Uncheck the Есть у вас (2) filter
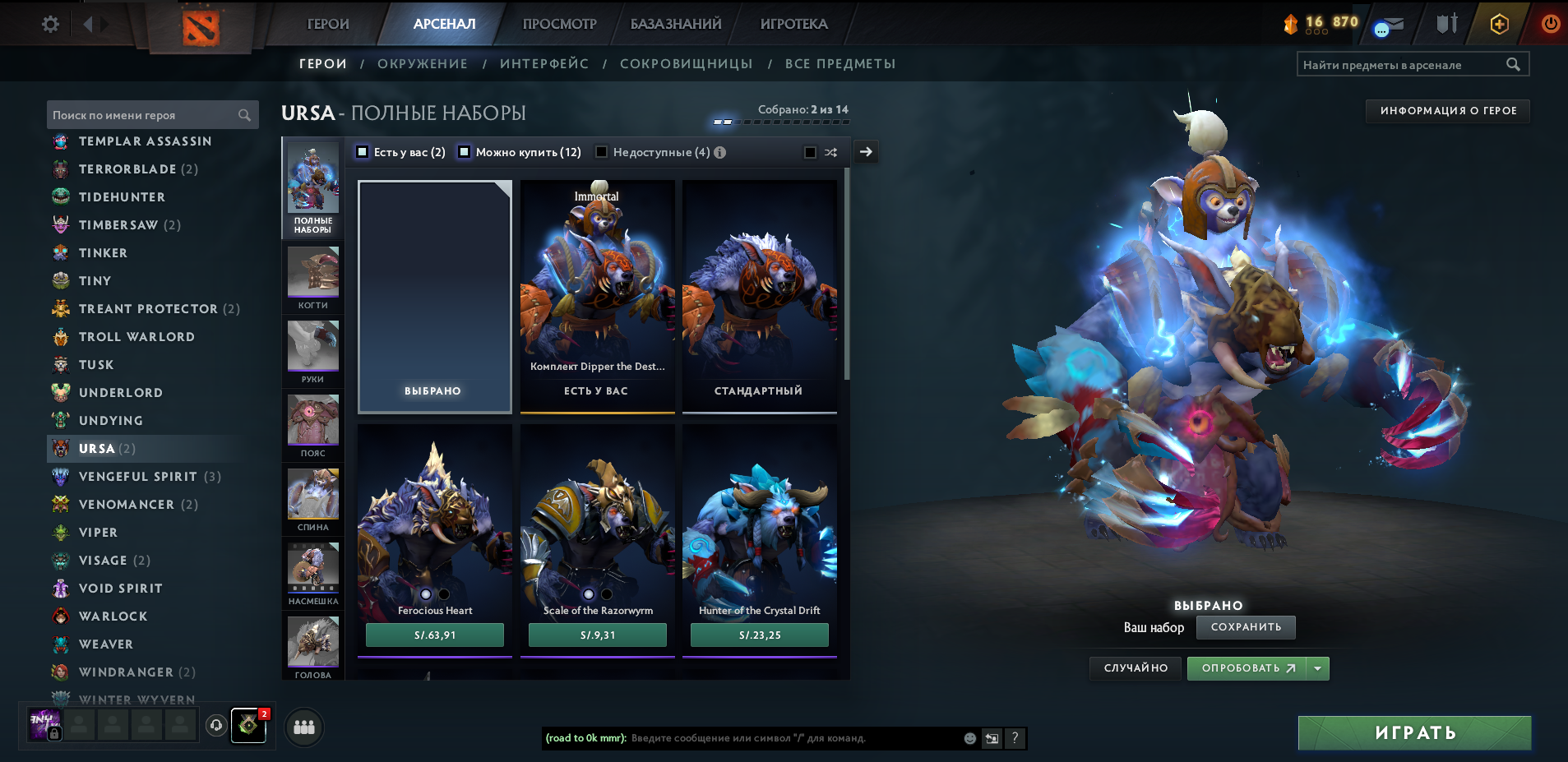1568x762 pixels. (362, 151)
